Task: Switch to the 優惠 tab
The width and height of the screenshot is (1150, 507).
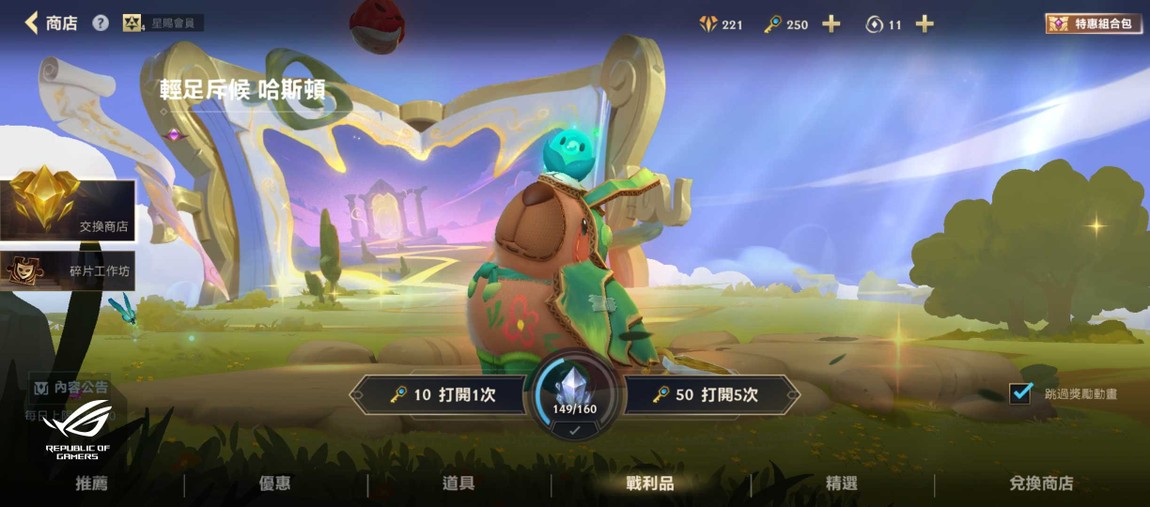Action: click(x=275, y=484)
